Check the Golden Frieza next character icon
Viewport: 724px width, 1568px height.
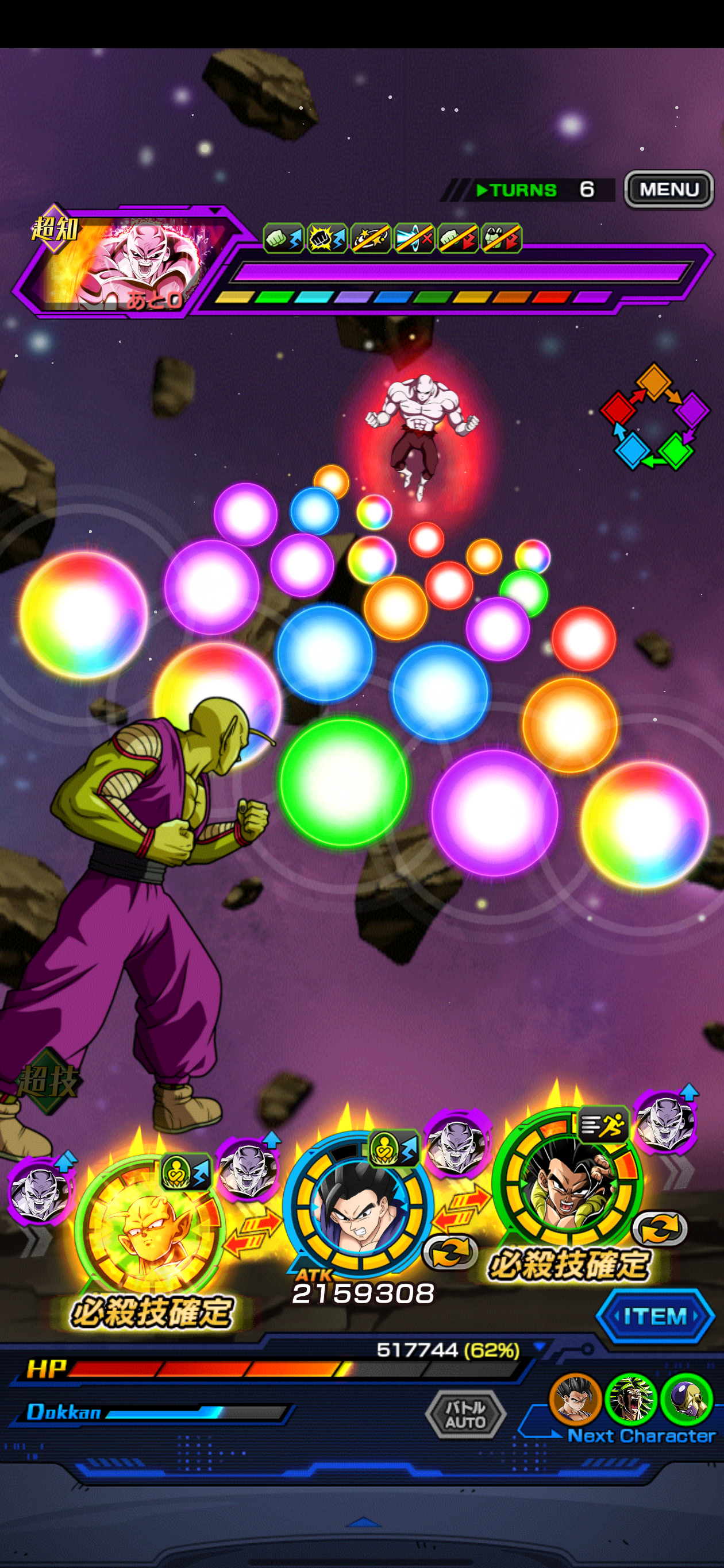[686, 1399]
